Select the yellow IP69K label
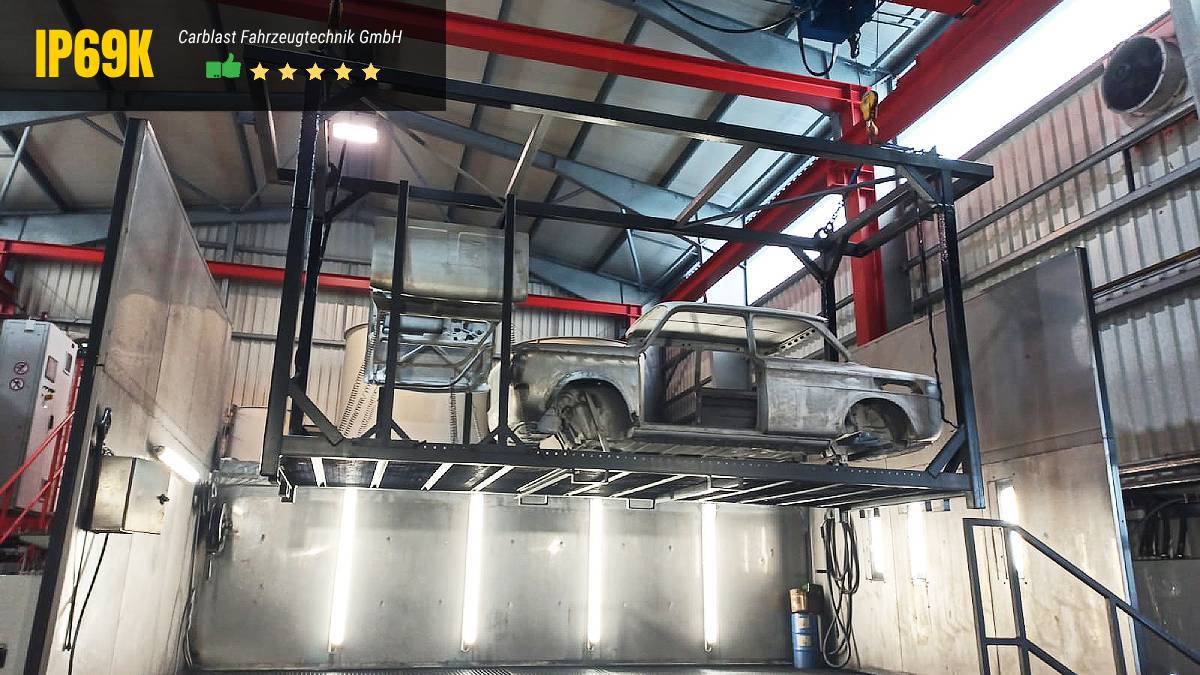Image resolution: width=1200 pixels, height=675 pixels. pos(95,54)
